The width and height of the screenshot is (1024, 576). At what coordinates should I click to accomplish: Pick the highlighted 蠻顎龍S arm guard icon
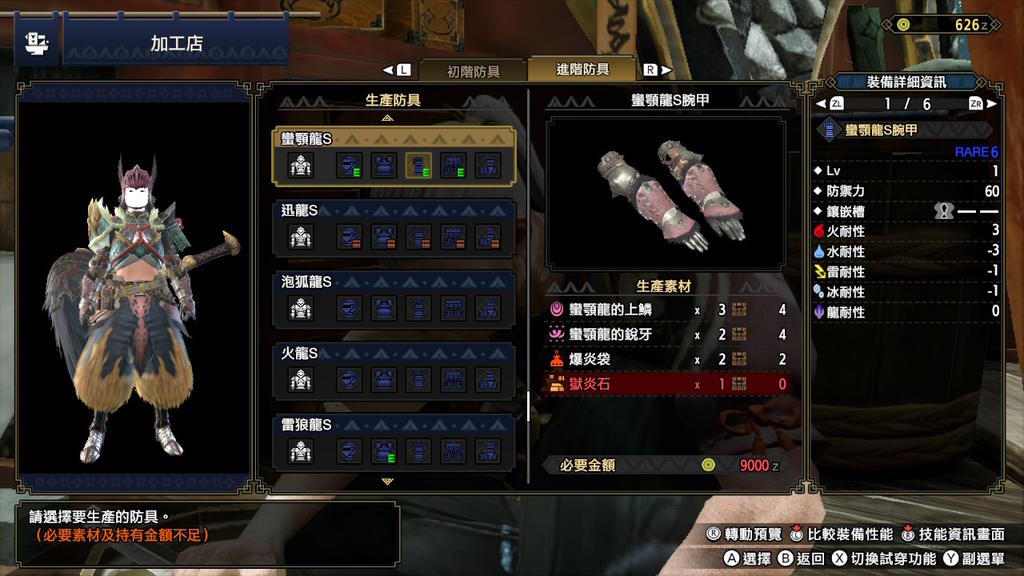pyautogui.click(x=419, y=165)
